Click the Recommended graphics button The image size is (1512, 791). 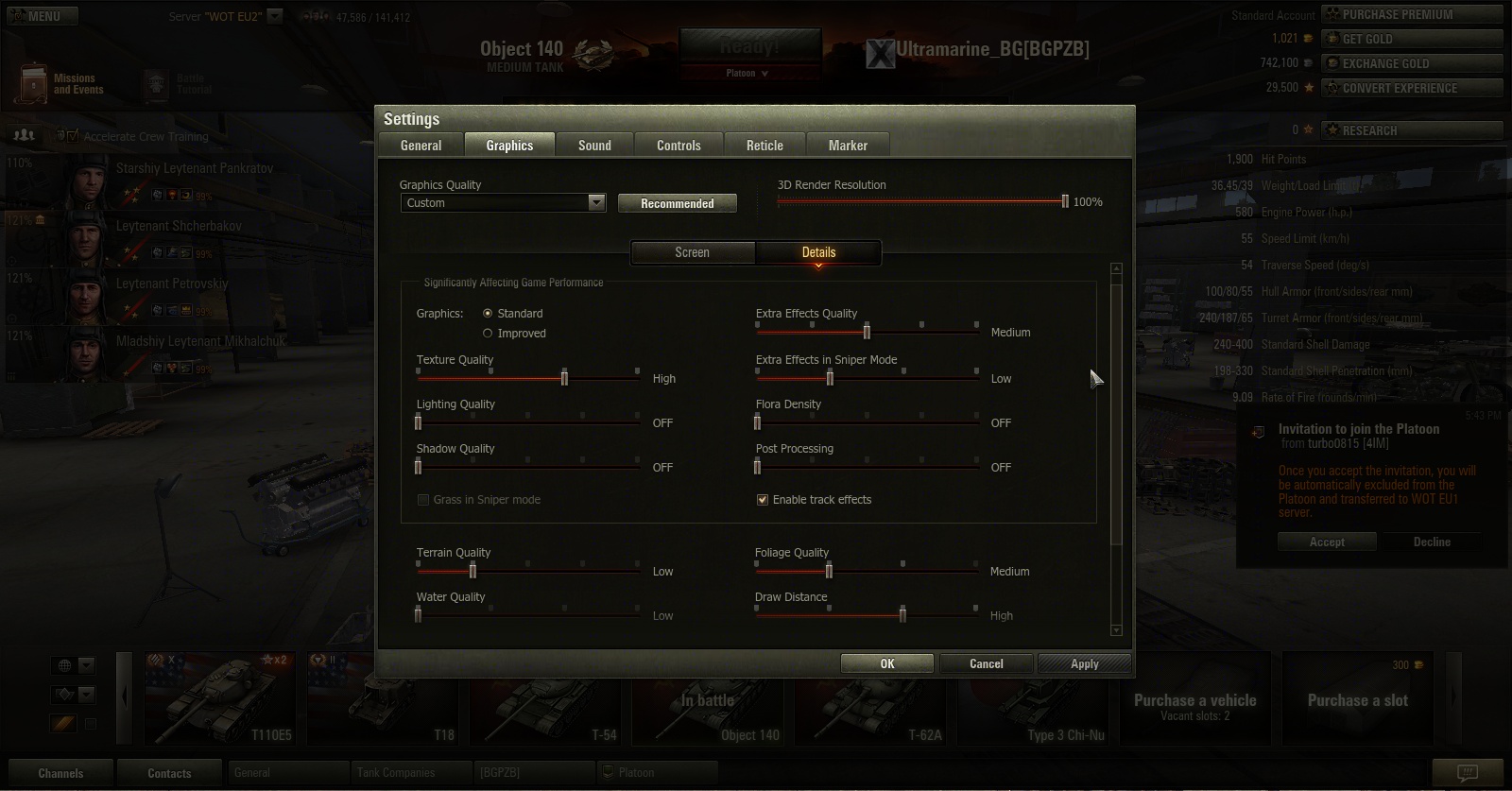pyautogui.click(x=677, y=203)
